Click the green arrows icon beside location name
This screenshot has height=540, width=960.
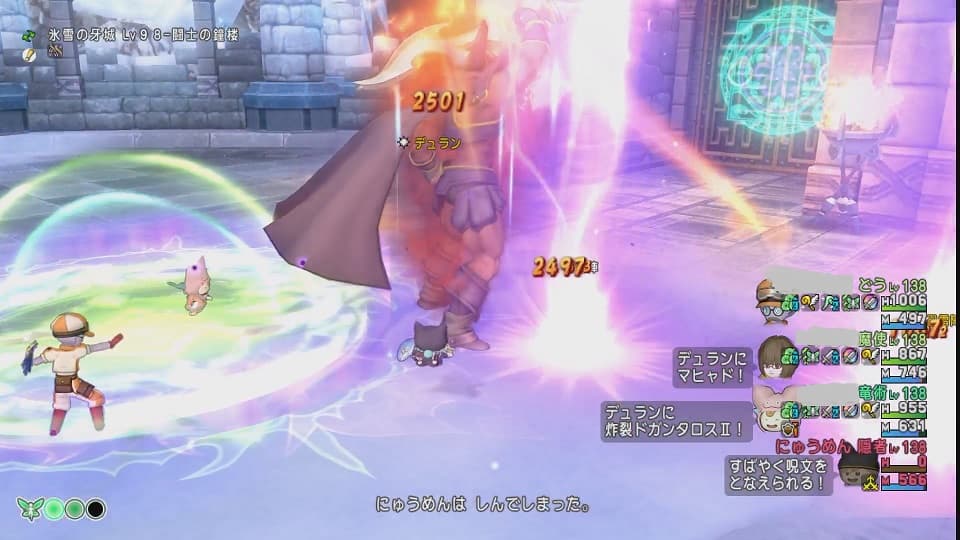[31, 33]
